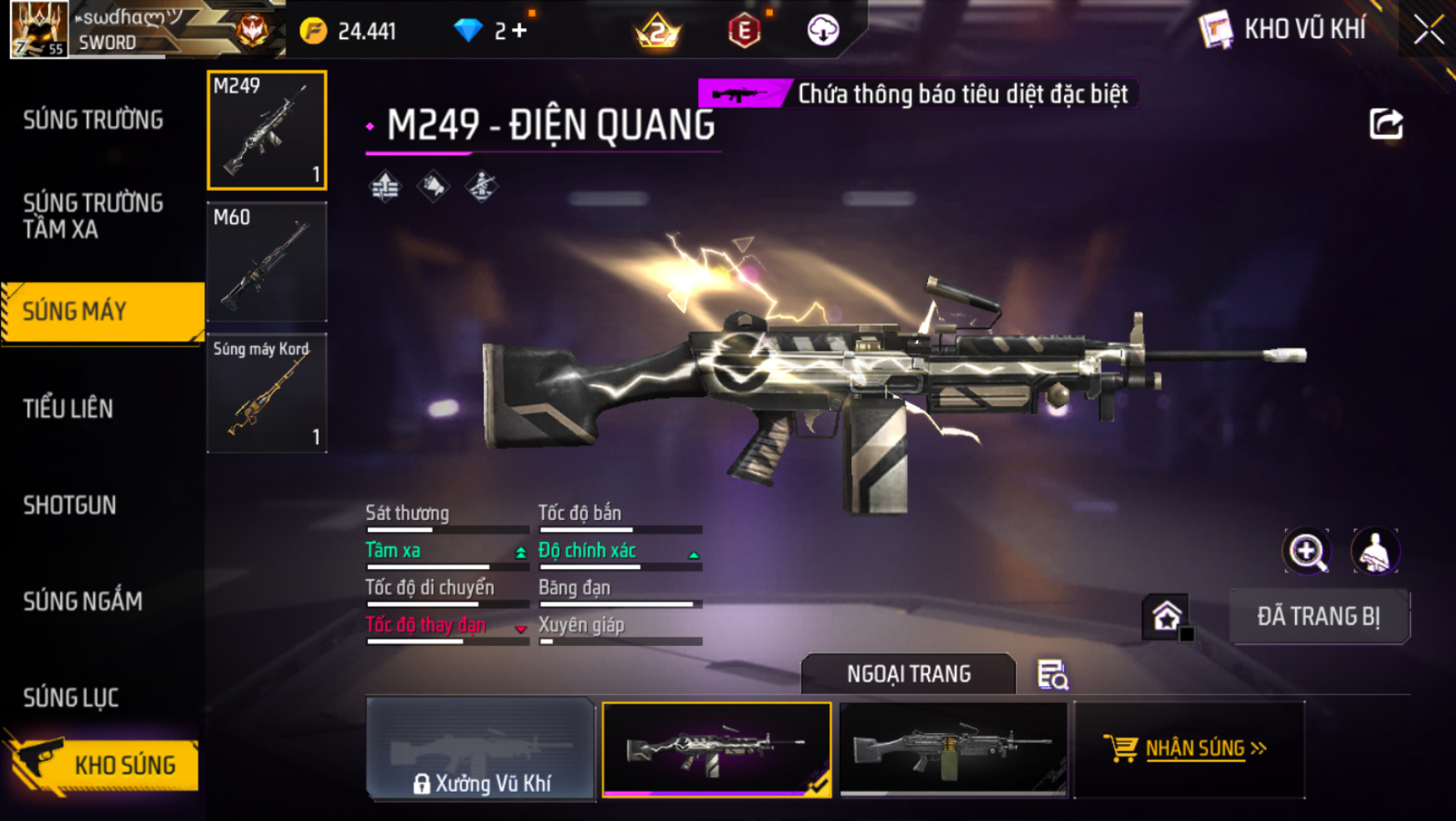Select the M60 weapon thumbnail
Image resolution: width=1456 pixels, height=821 pixels.
267,263
